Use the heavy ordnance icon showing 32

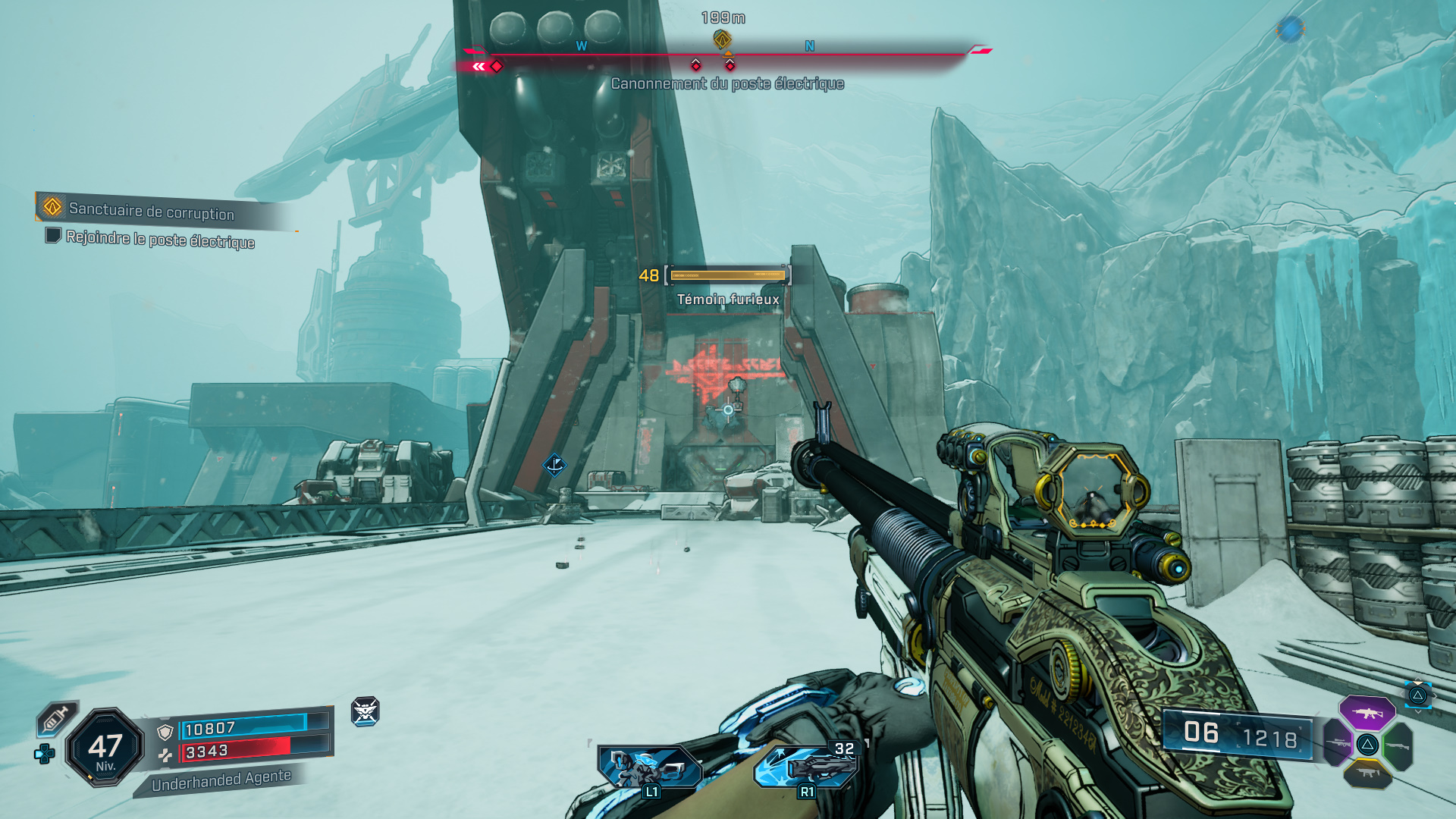tap(808, 766)
